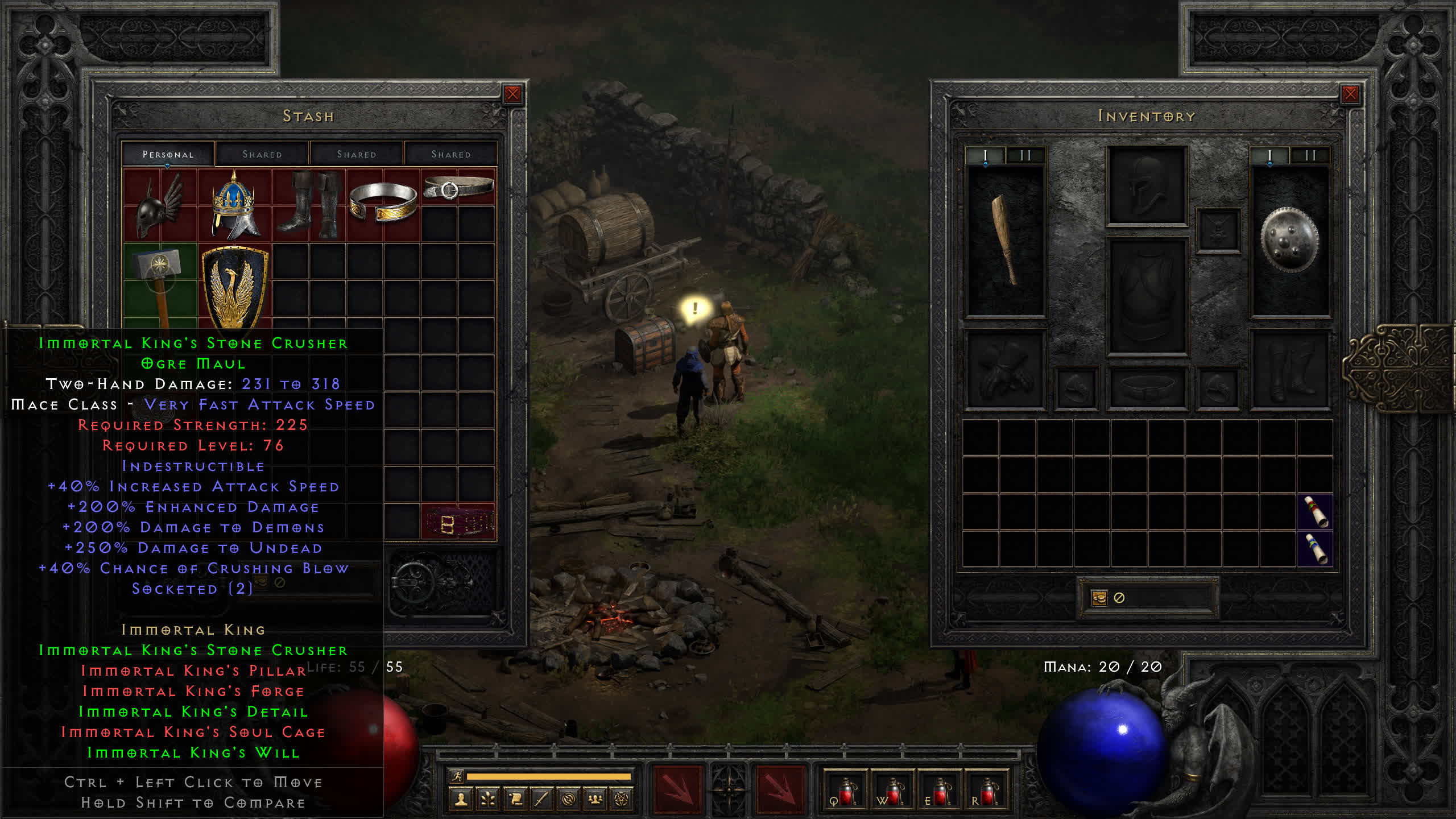
Task: Select the Immortal King's Stone Crusher maul
Action: (x=160, y=279)
